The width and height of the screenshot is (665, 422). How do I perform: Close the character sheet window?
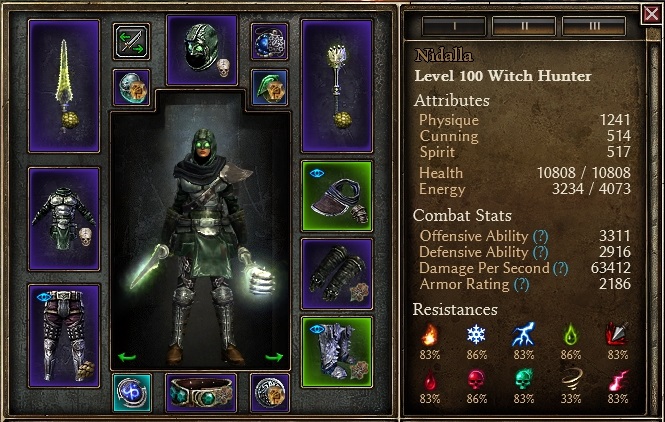[x=652, y=13]
